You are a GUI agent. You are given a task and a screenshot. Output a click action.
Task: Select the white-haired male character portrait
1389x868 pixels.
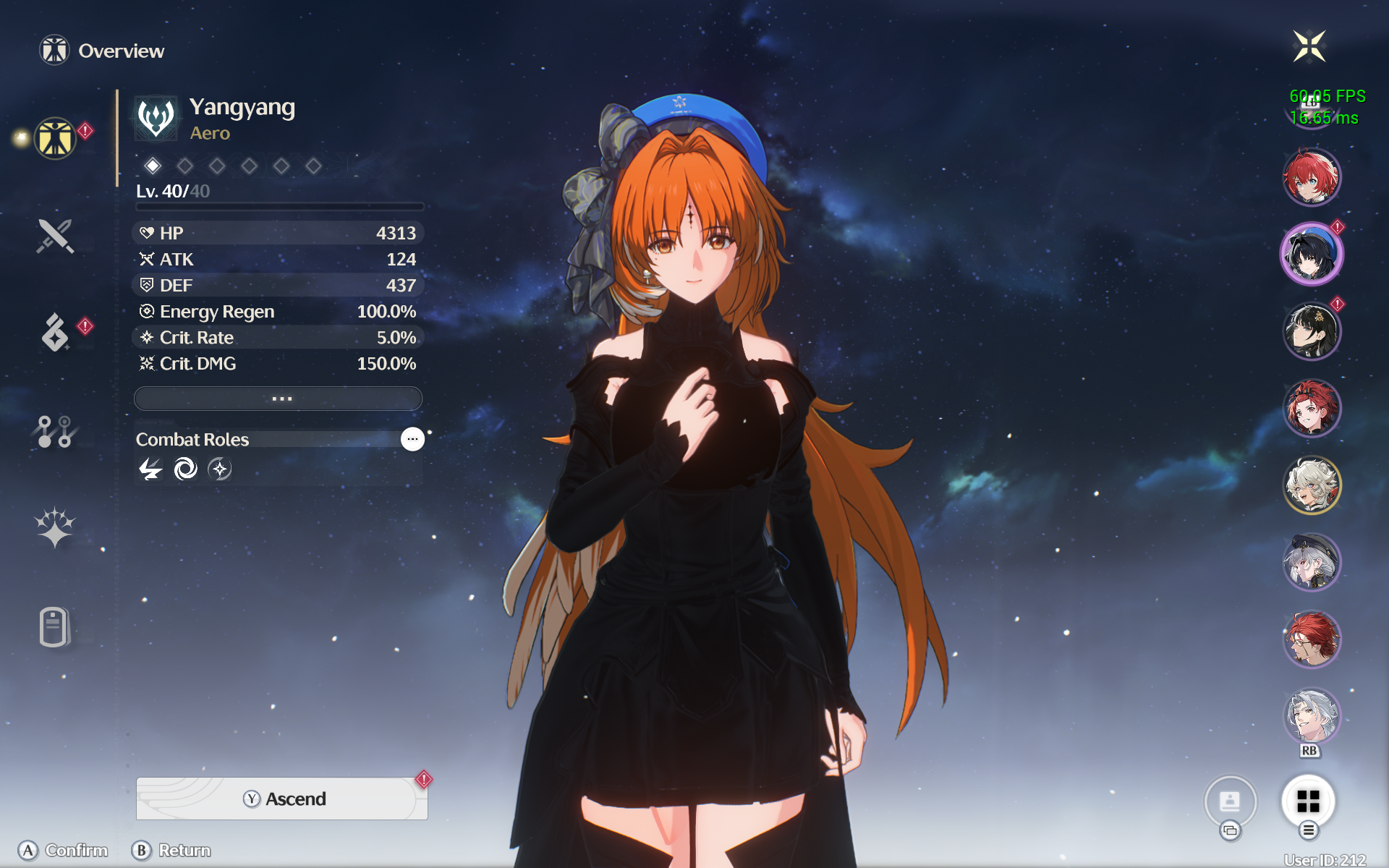pyautogui.click(x=1312, y=715)
